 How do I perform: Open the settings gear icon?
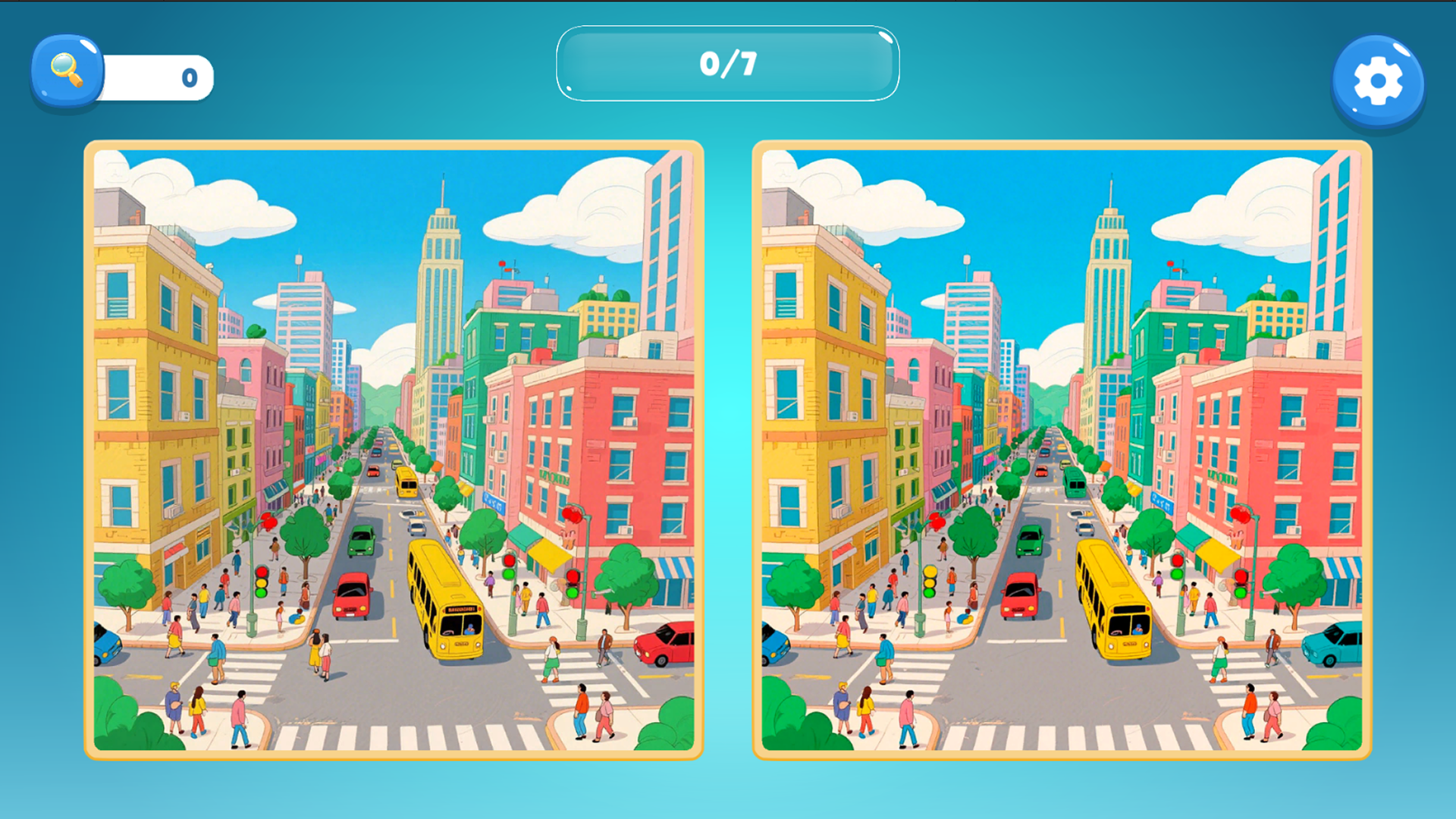1379,80
